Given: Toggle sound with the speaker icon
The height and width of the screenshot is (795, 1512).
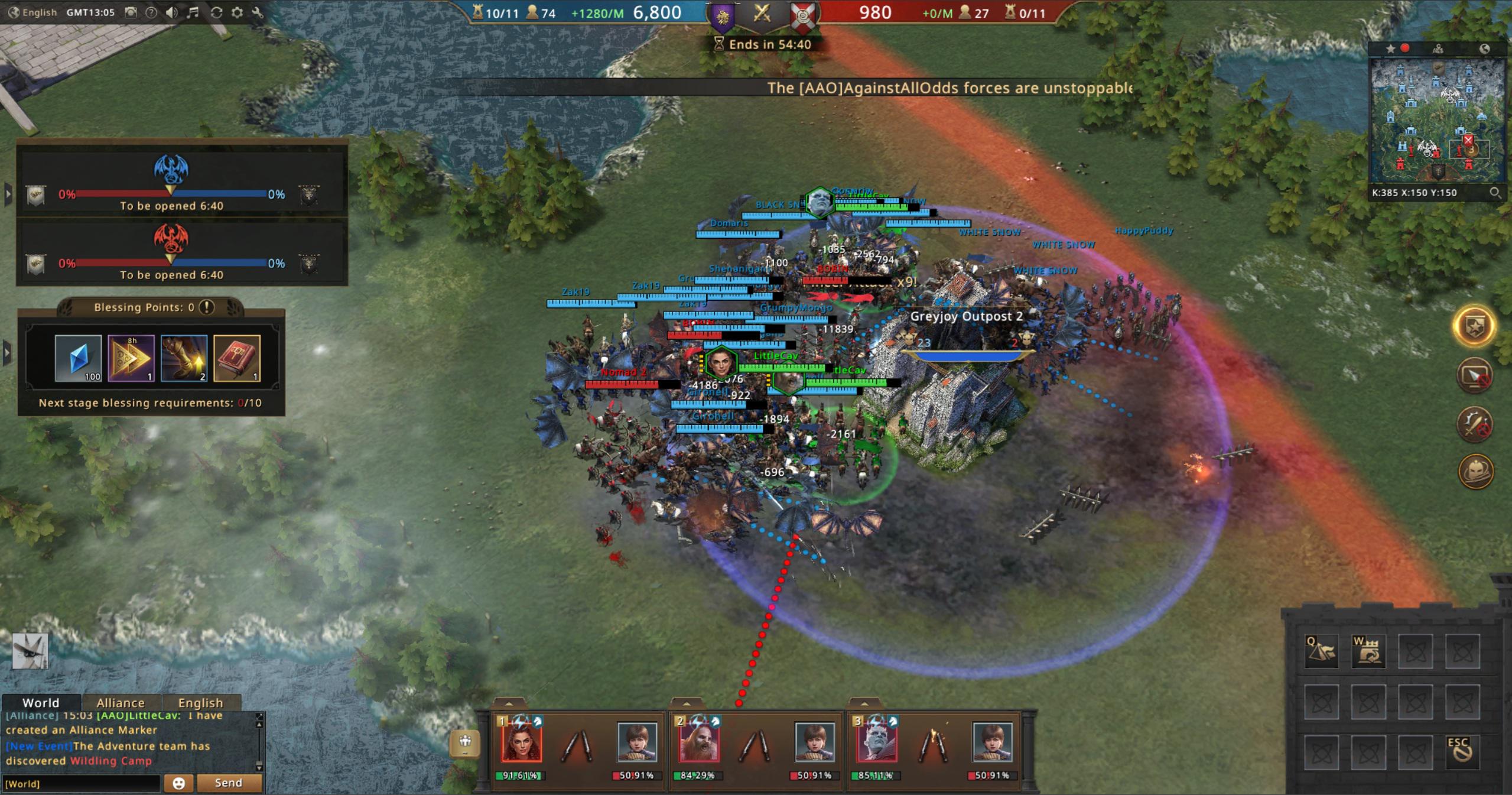Looking at the screenshot, I should coord(171,12).
